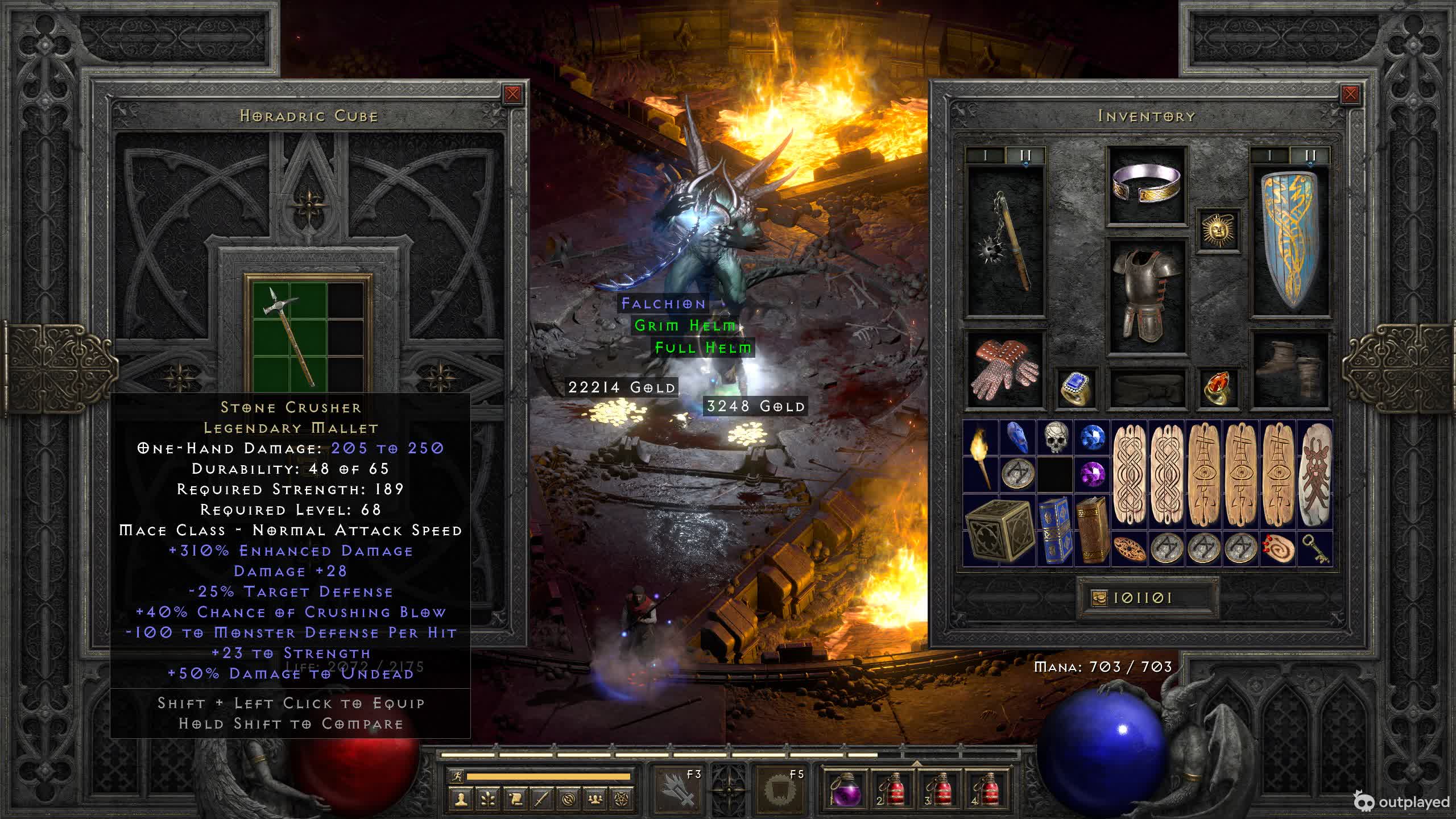Choose the blue tome in the inventory
The height and width of the screenshot is (819, 1456).
click(x=1055, y=531)
